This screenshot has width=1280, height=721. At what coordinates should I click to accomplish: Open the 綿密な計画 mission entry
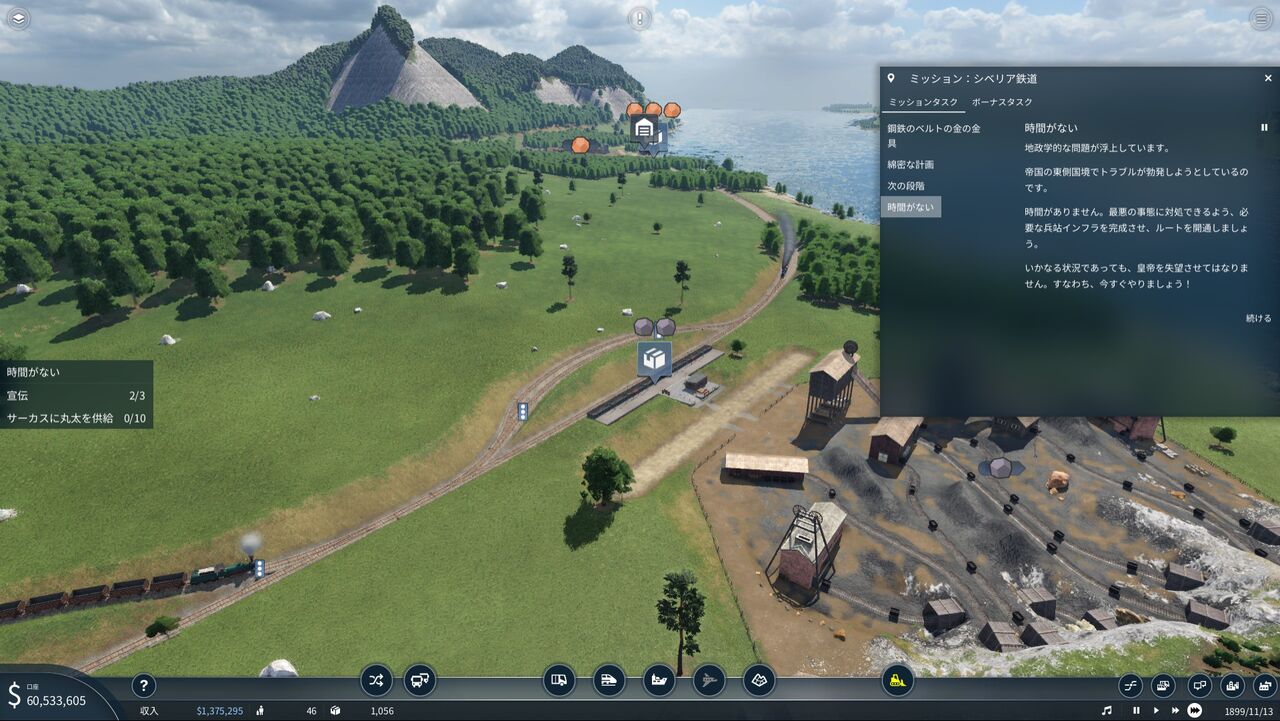pyautogui.click(x=910, y=164)
